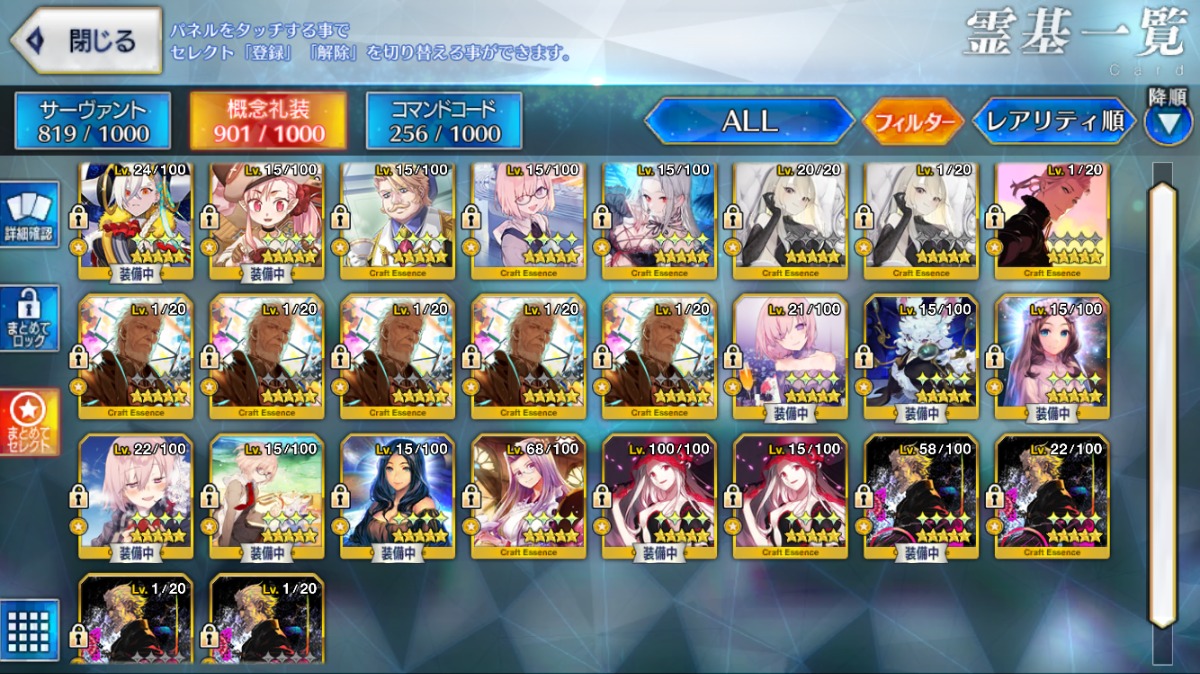Open the フィルター filter options
This screenshot has width=1200, height=674.
[x=913, y=122]
